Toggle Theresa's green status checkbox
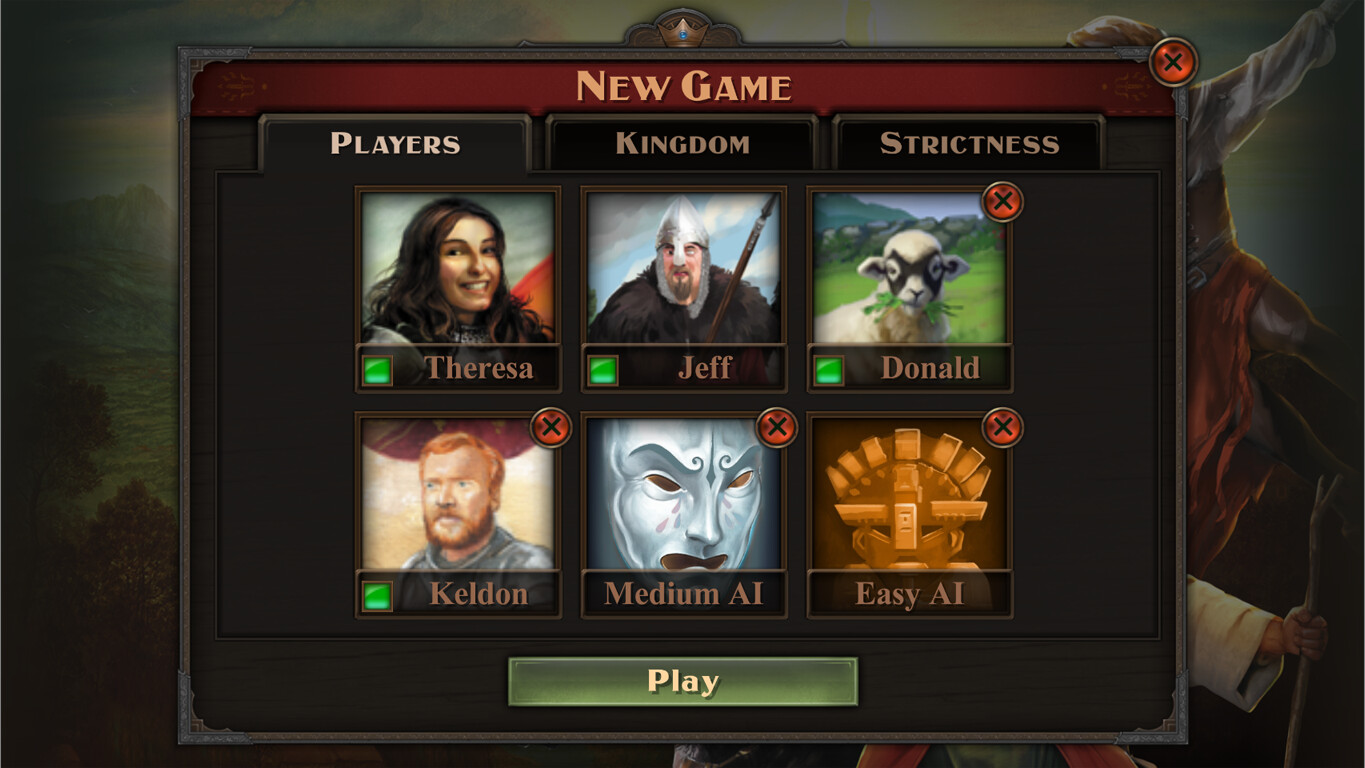Screen dimensions: 1365x768 [378, 368]
